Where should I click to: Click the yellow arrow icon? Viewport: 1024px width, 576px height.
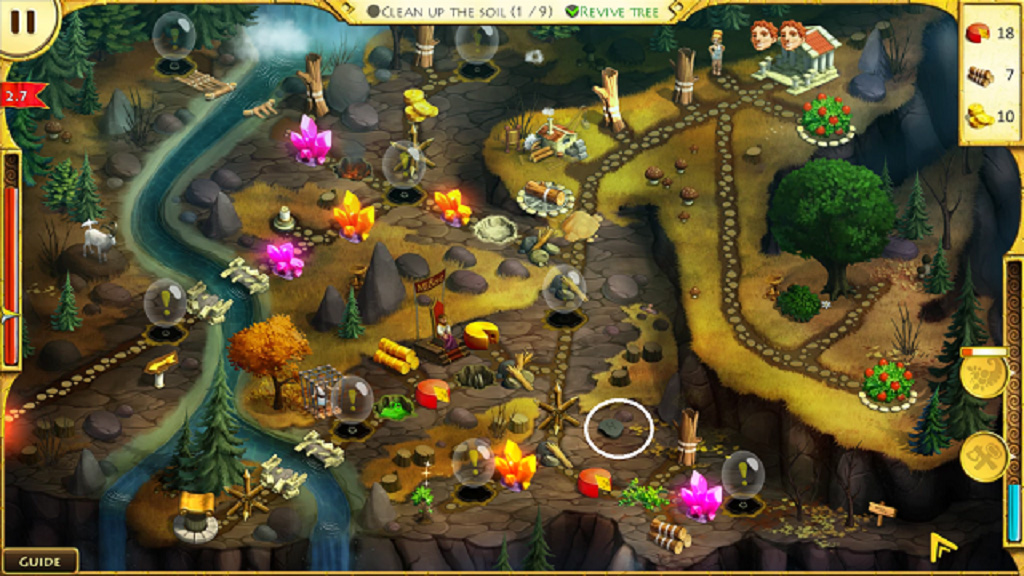point(942,547)
